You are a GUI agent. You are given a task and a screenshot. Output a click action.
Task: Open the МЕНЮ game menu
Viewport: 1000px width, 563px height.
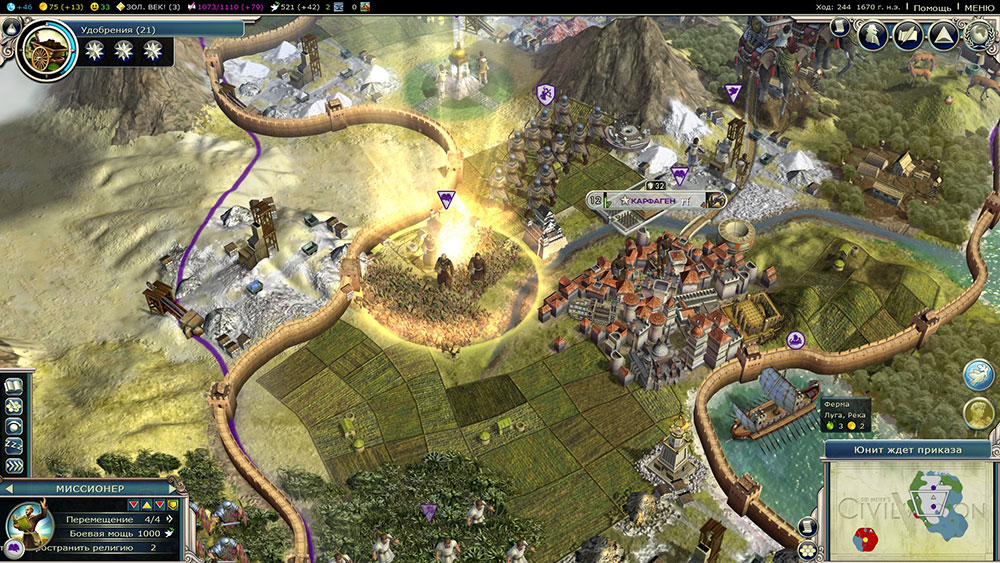point(979,7)
